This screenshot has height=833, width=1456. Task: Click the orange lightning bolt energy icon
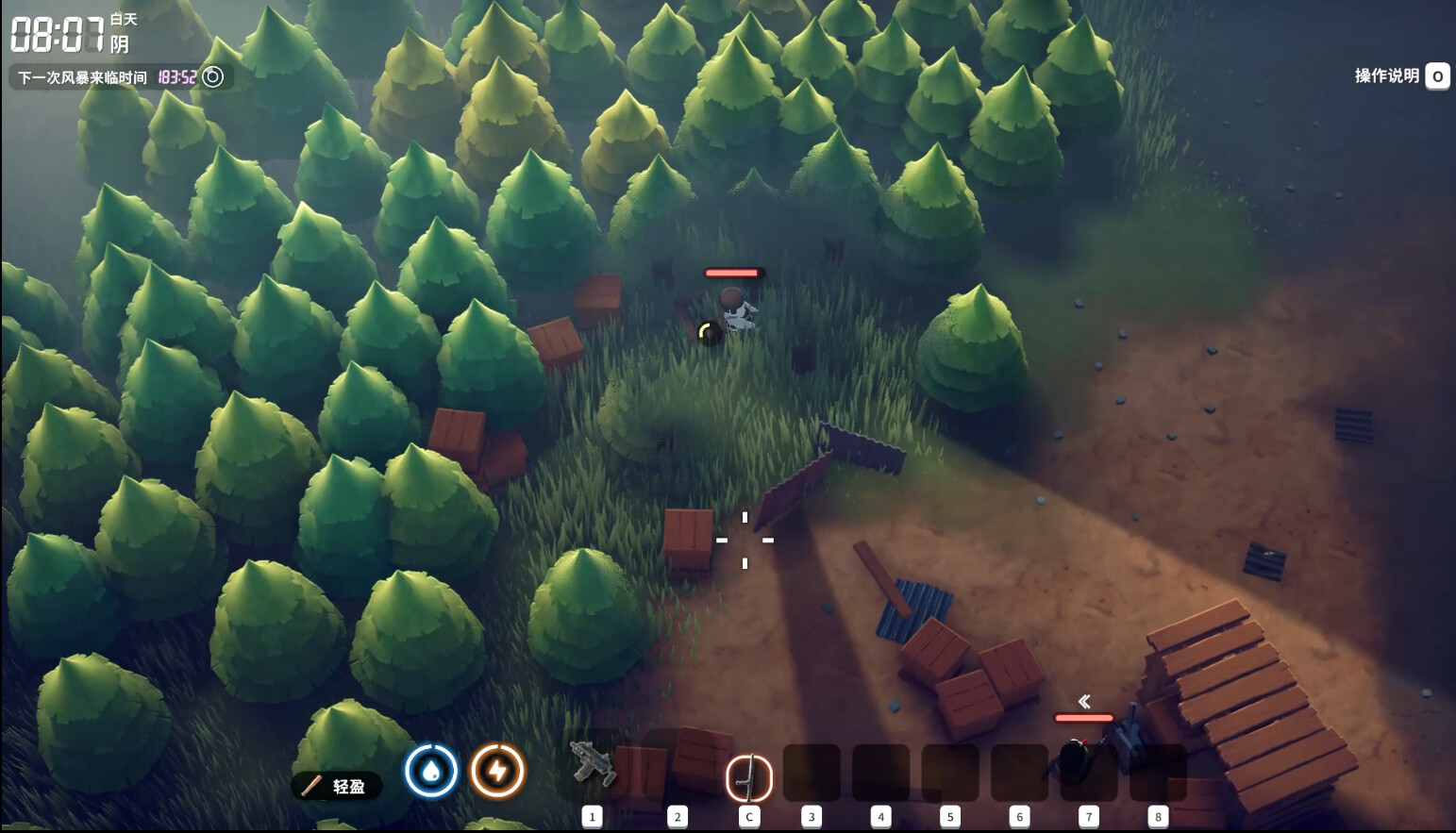tap(497, 772)
